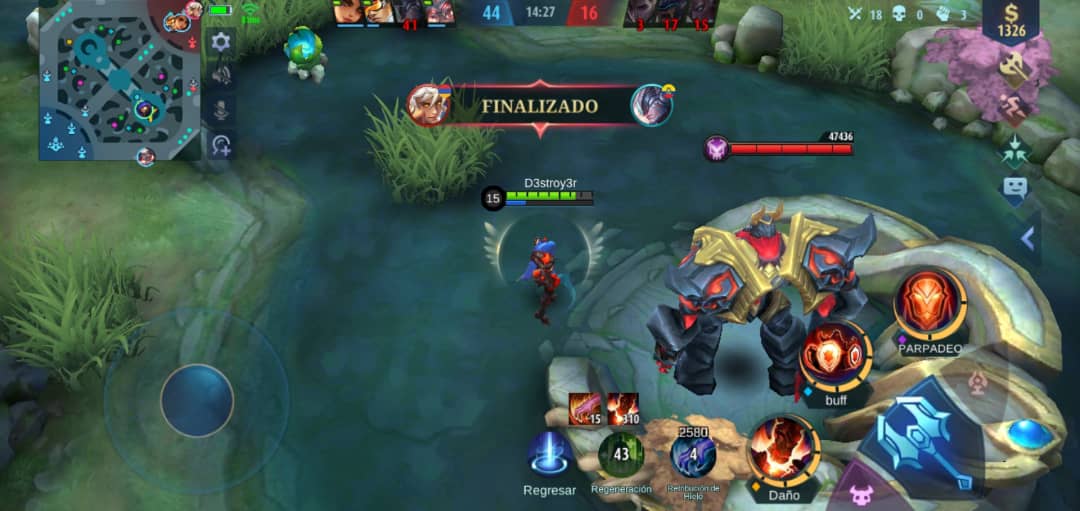The height and width of the screenshot is (511, 1080).
Task: Send the retreat running-figure signal
Action: point(1011,108)
